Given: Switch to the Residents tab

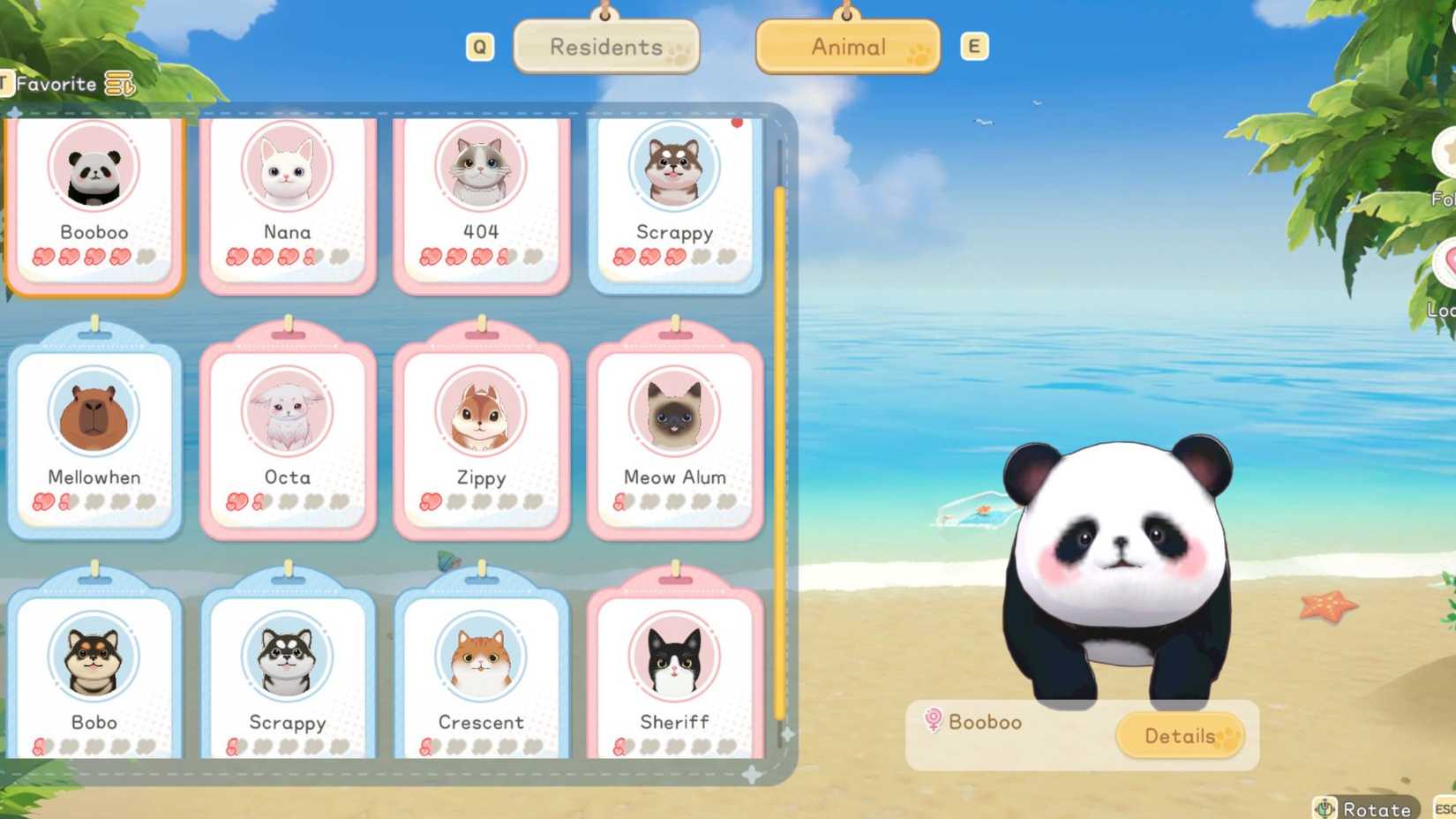Looking at the screenshot, I should point(605,47).
